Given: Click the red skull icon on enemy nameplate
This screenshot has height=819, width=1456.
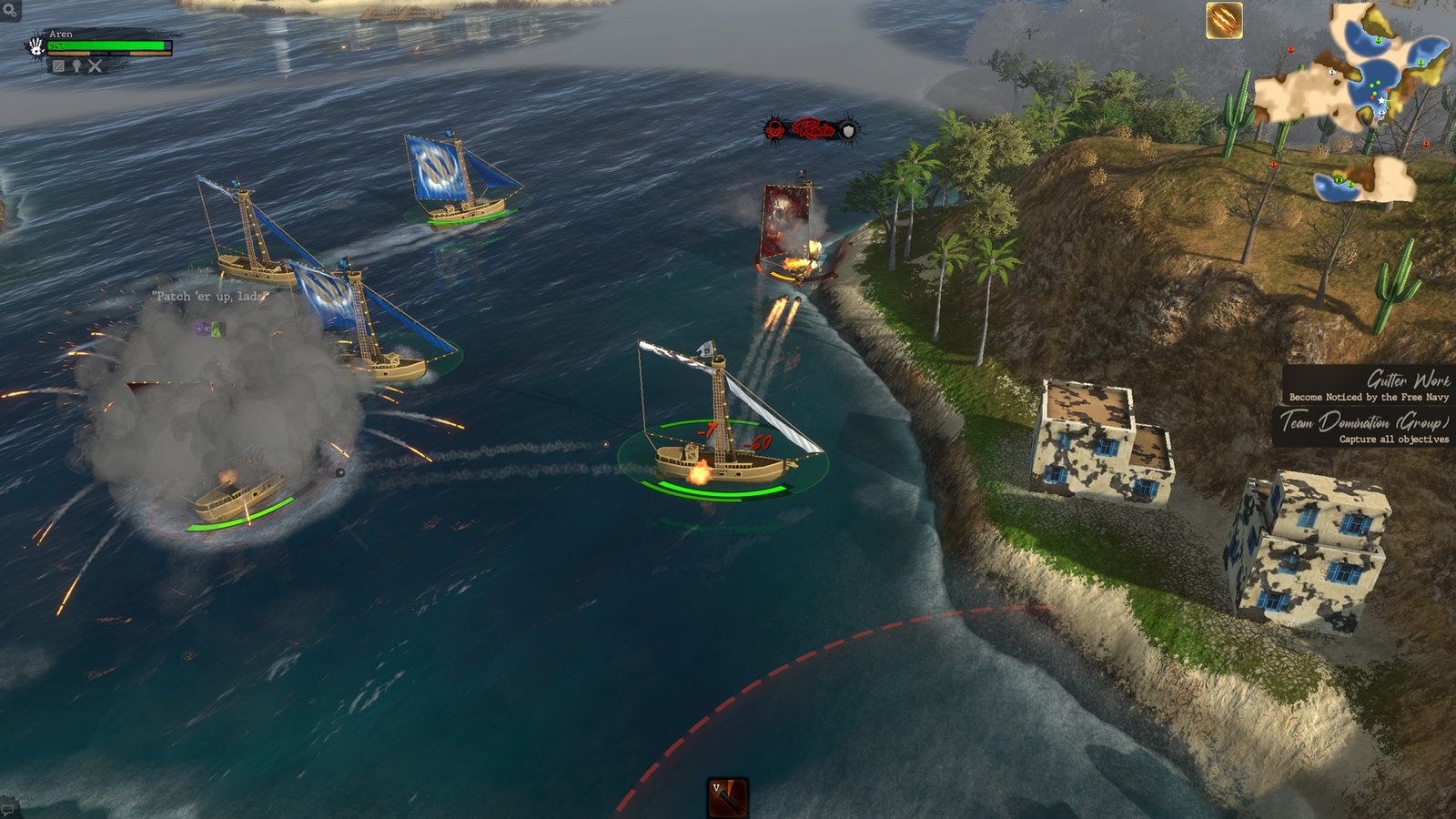Looking at the screenshot, I should [x=775, y=130].
